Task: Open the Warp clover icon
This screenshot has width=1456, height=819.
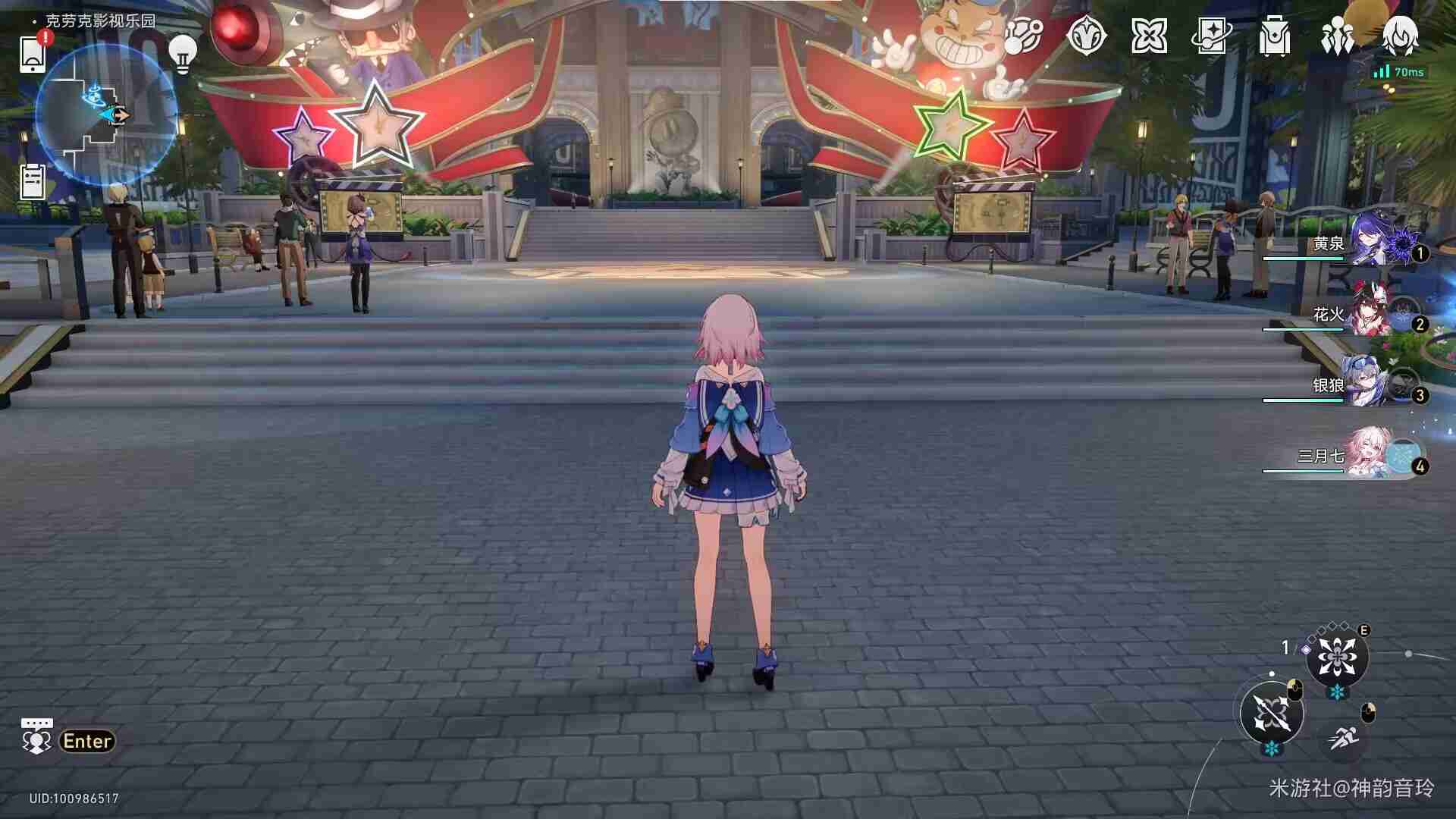Action: (x=1151, y=36)
